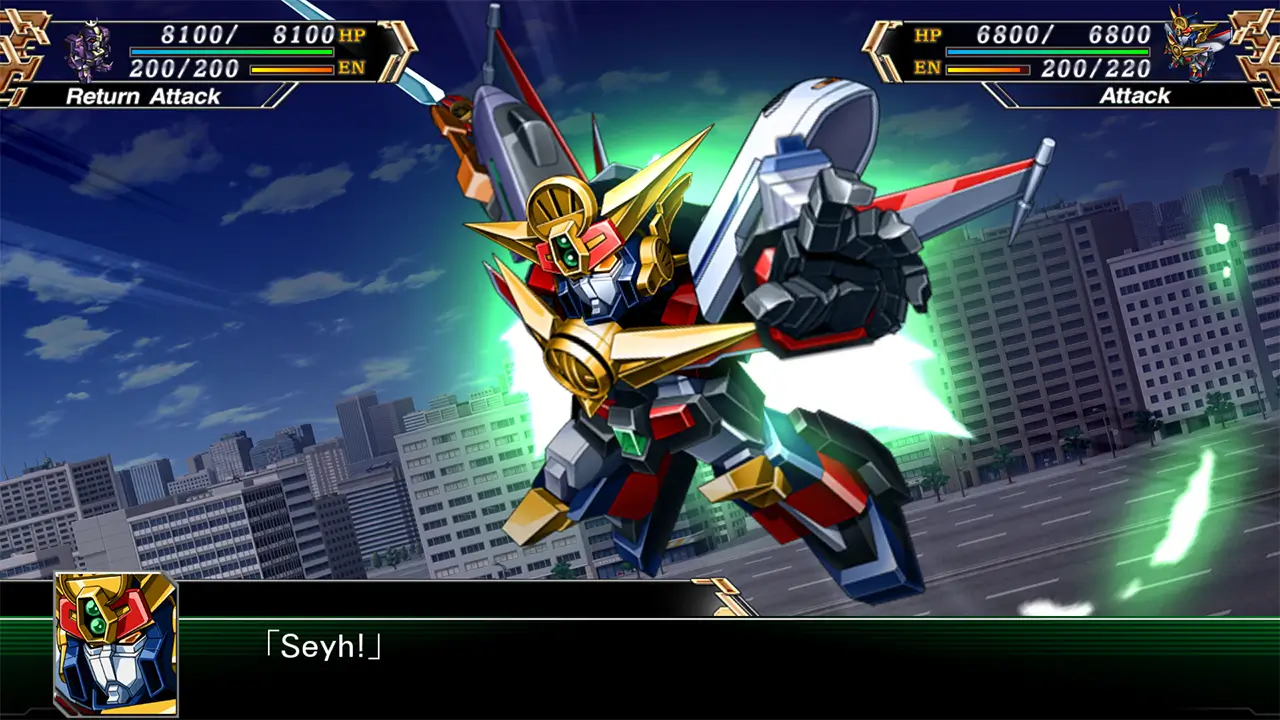Click the HP label on the left panel
The image size is (1280, 720).
pos(352,33)
